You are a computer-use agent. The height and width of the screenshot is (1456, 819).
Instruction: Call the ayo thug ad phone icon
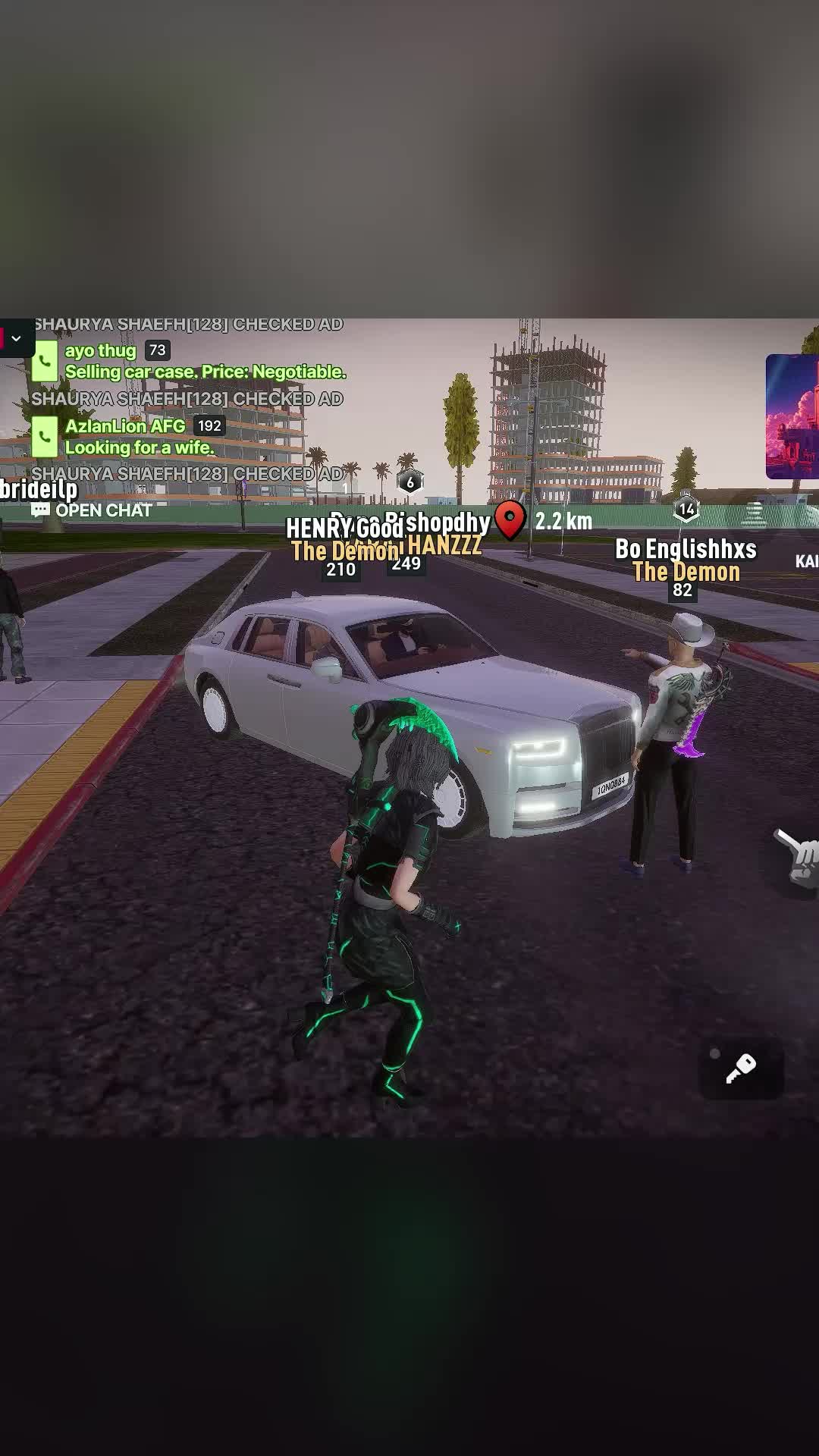point(45,361)
